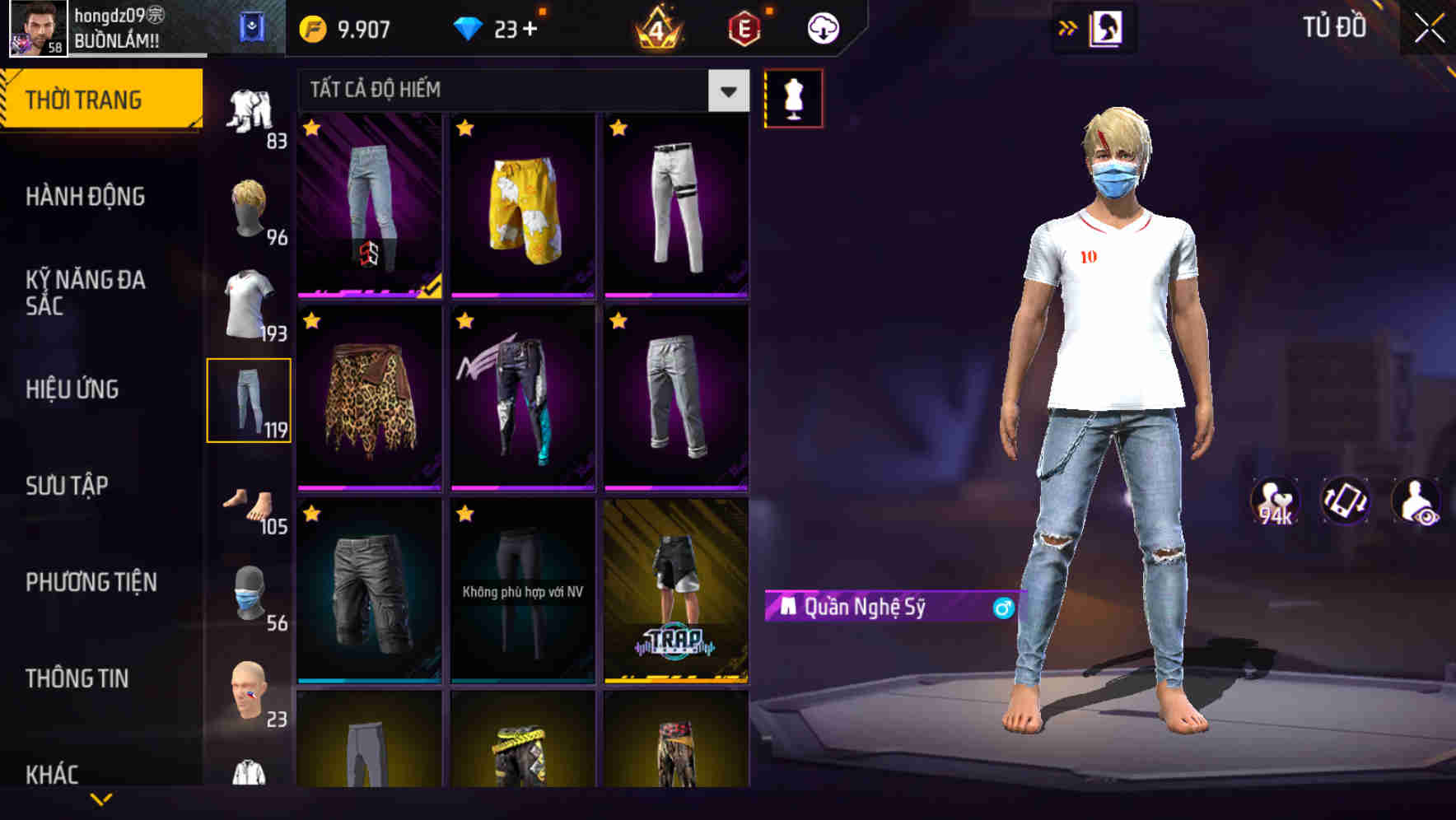Click the diamond balance icon

point(468,27)
